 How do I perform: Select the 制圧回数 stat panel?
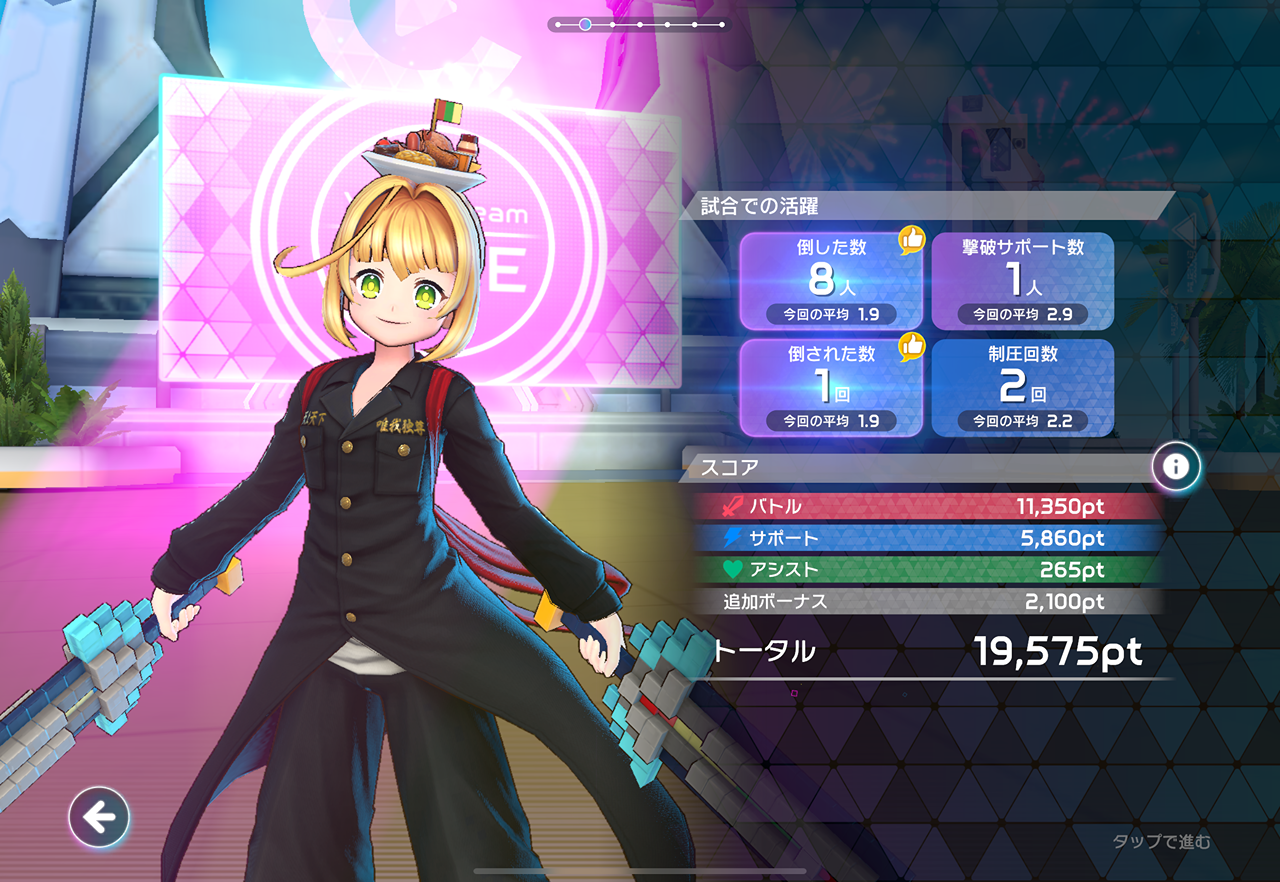(1022, 388)
